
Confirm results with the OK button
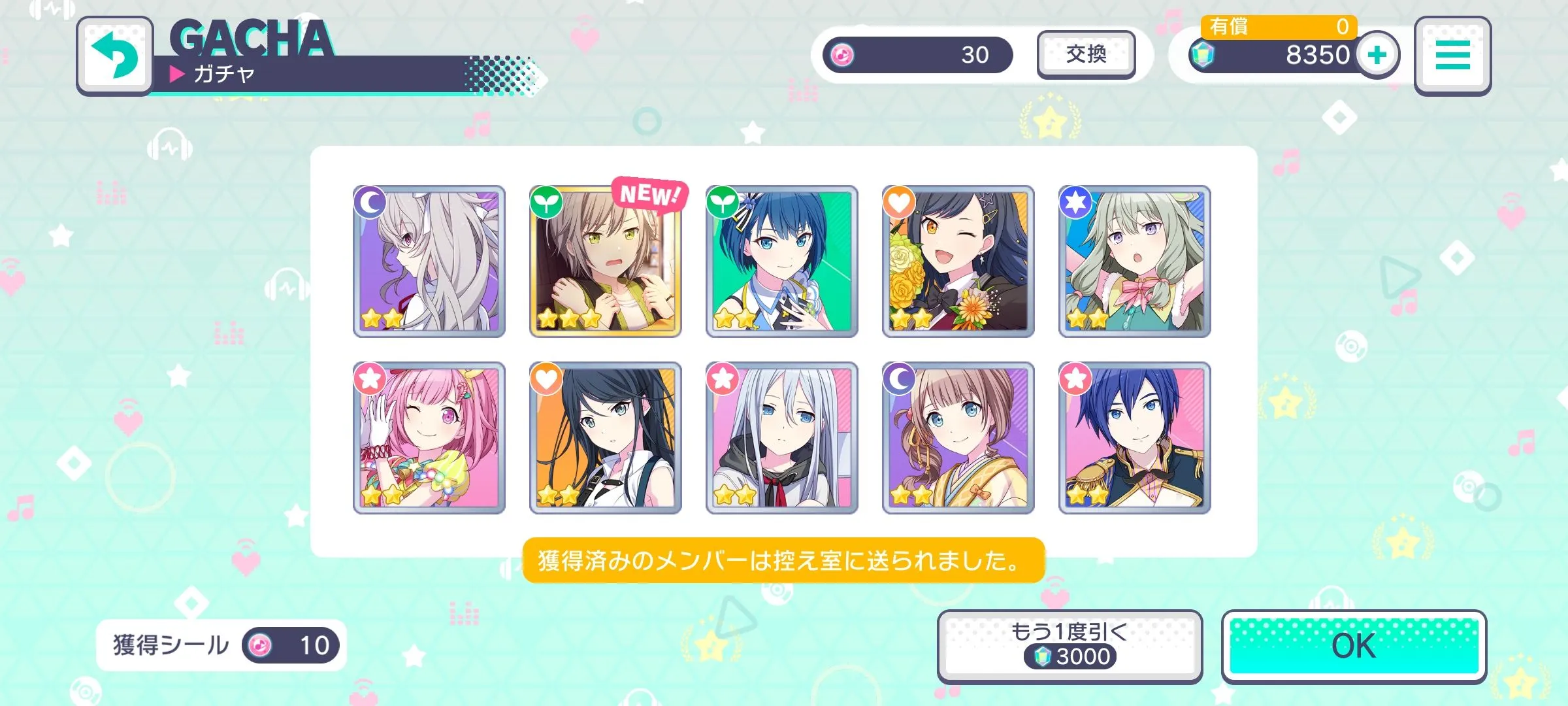coord(1354,646)
